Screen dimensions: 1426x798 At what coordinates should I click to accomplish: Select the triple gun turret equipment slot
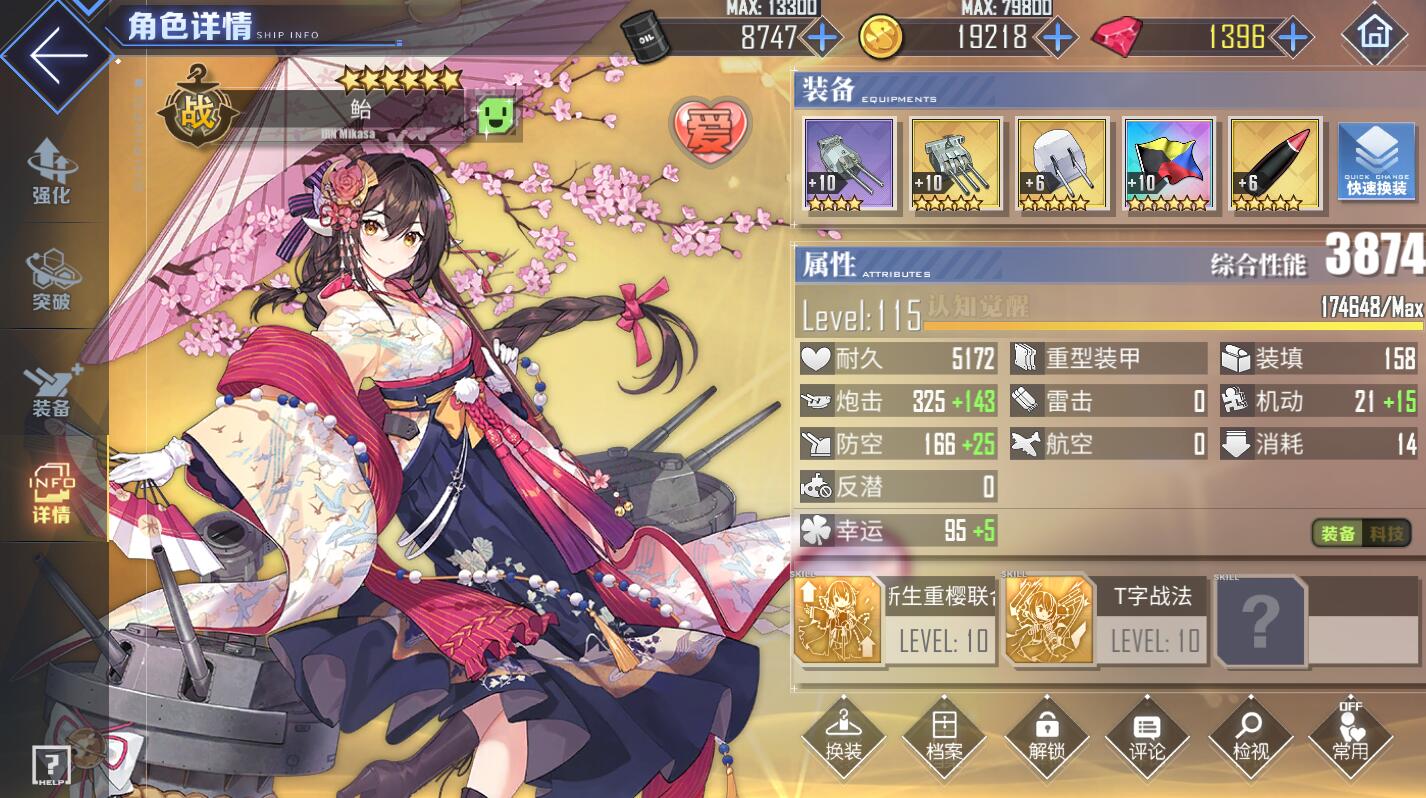955,164
